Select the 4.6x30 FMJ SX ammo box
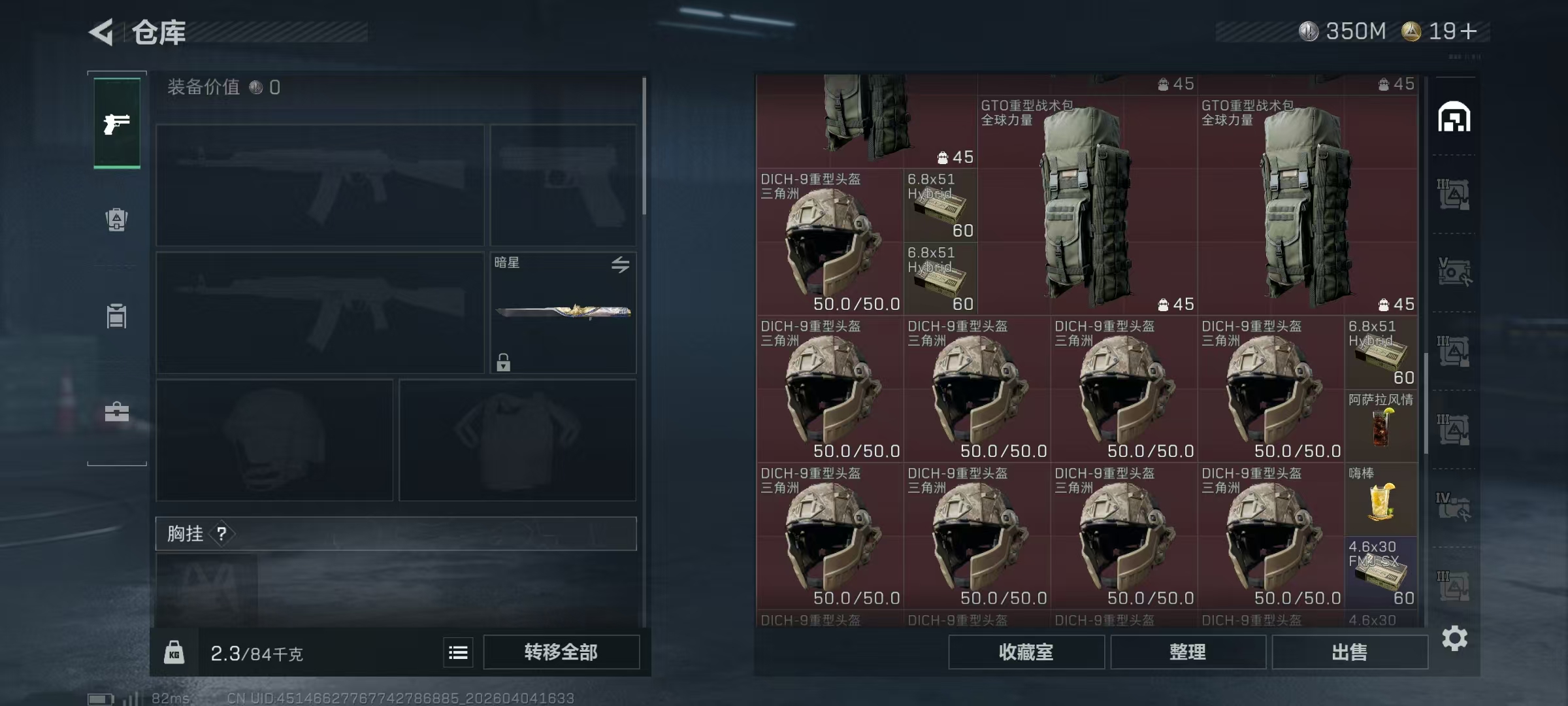This screenshot has width=1568, height=706. [1380, 573]
